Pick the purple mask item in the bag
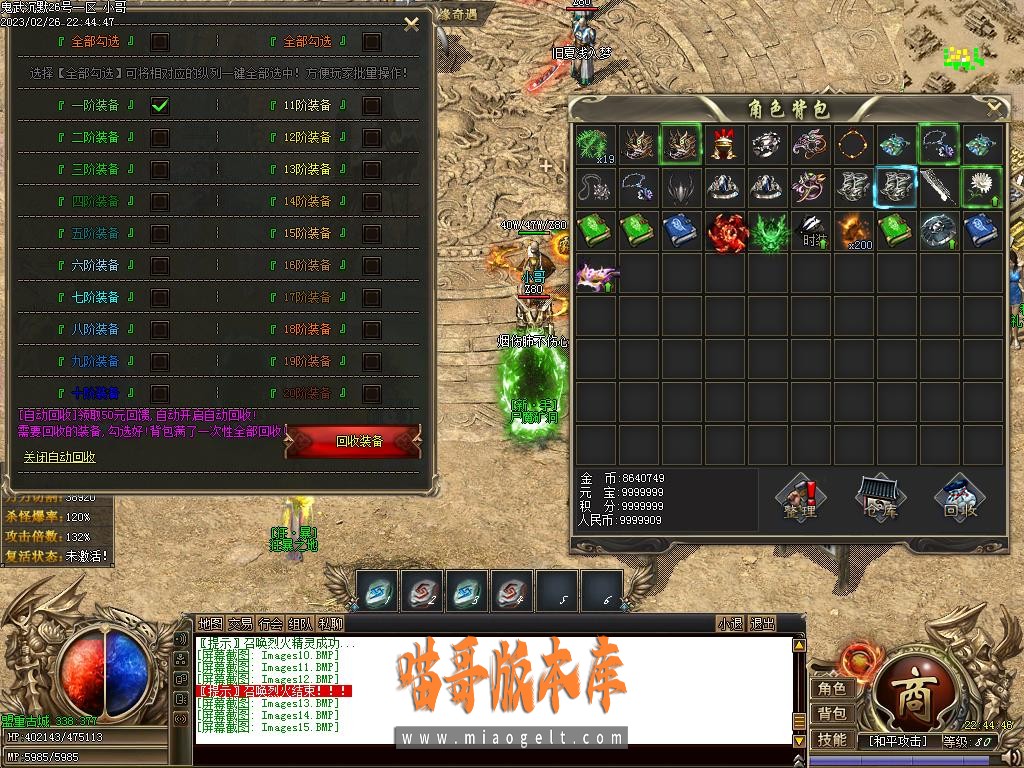1024x768 pixels. pyautogui.click(x=595, y=273)
